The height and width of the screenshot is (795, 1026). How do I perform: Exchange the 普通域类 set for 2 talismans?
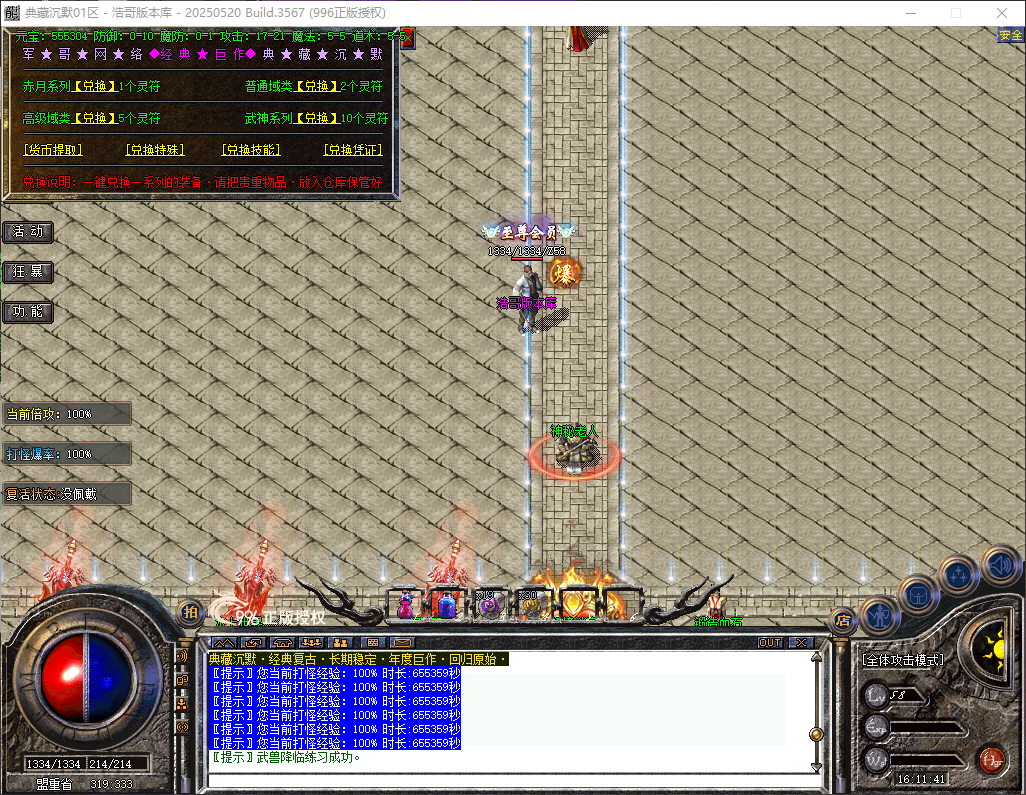click(318, 87)
